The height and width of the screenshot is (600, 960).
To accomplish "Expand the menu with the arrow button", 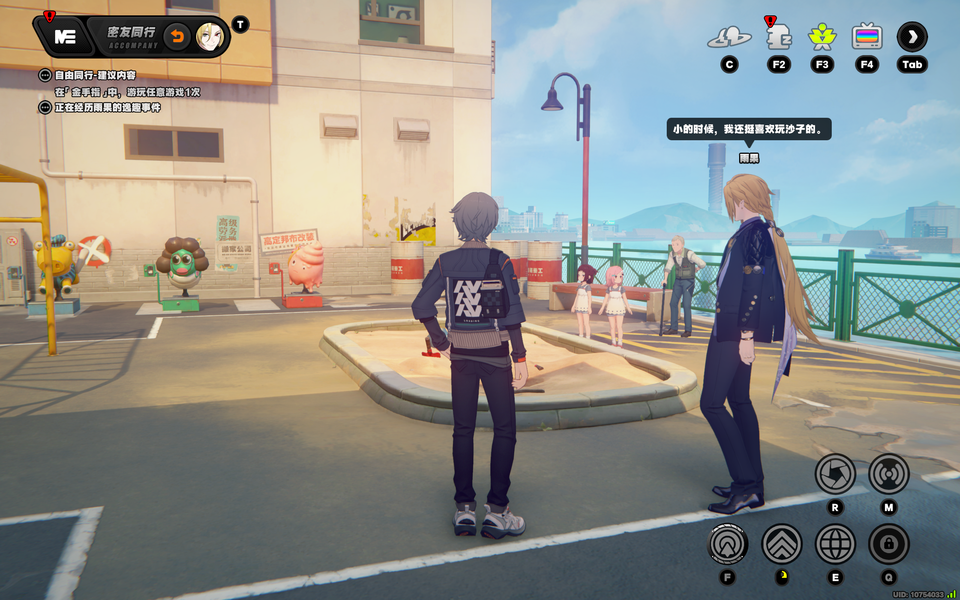I will [912, 37].
